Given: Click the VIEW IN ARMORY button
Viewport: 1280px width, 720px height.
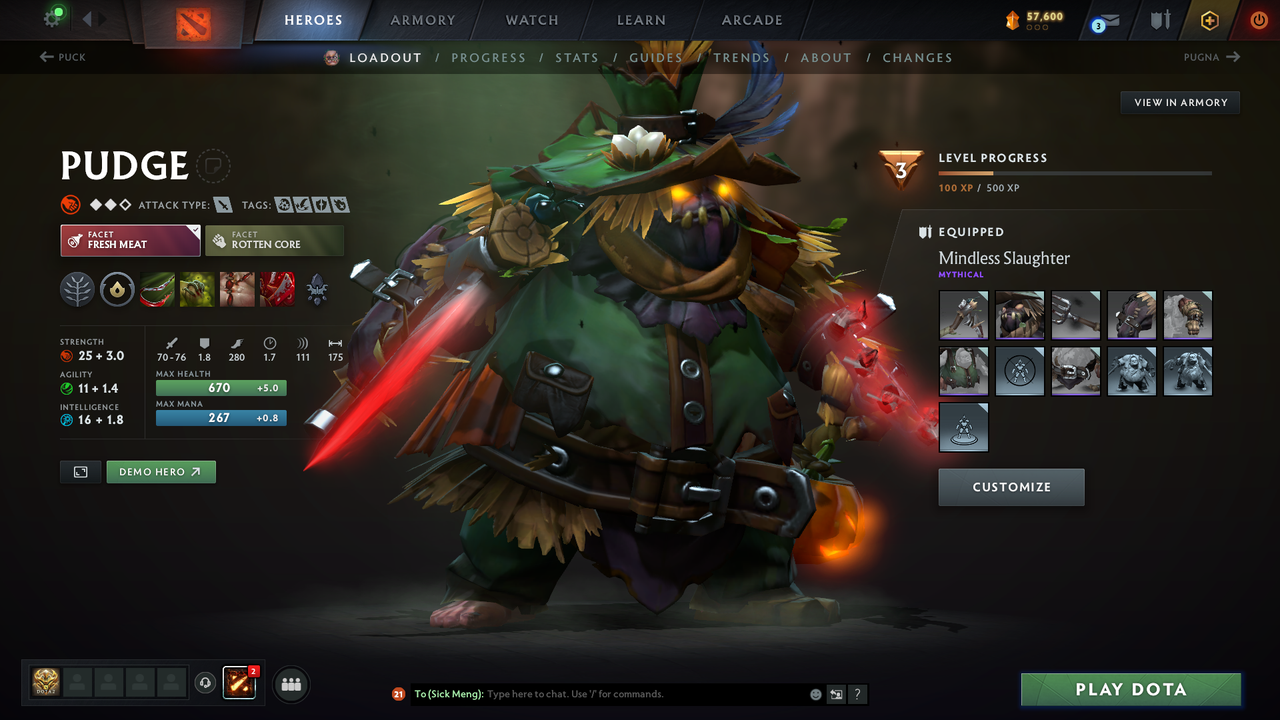Looking at the screenshot, I should 1179,102.
